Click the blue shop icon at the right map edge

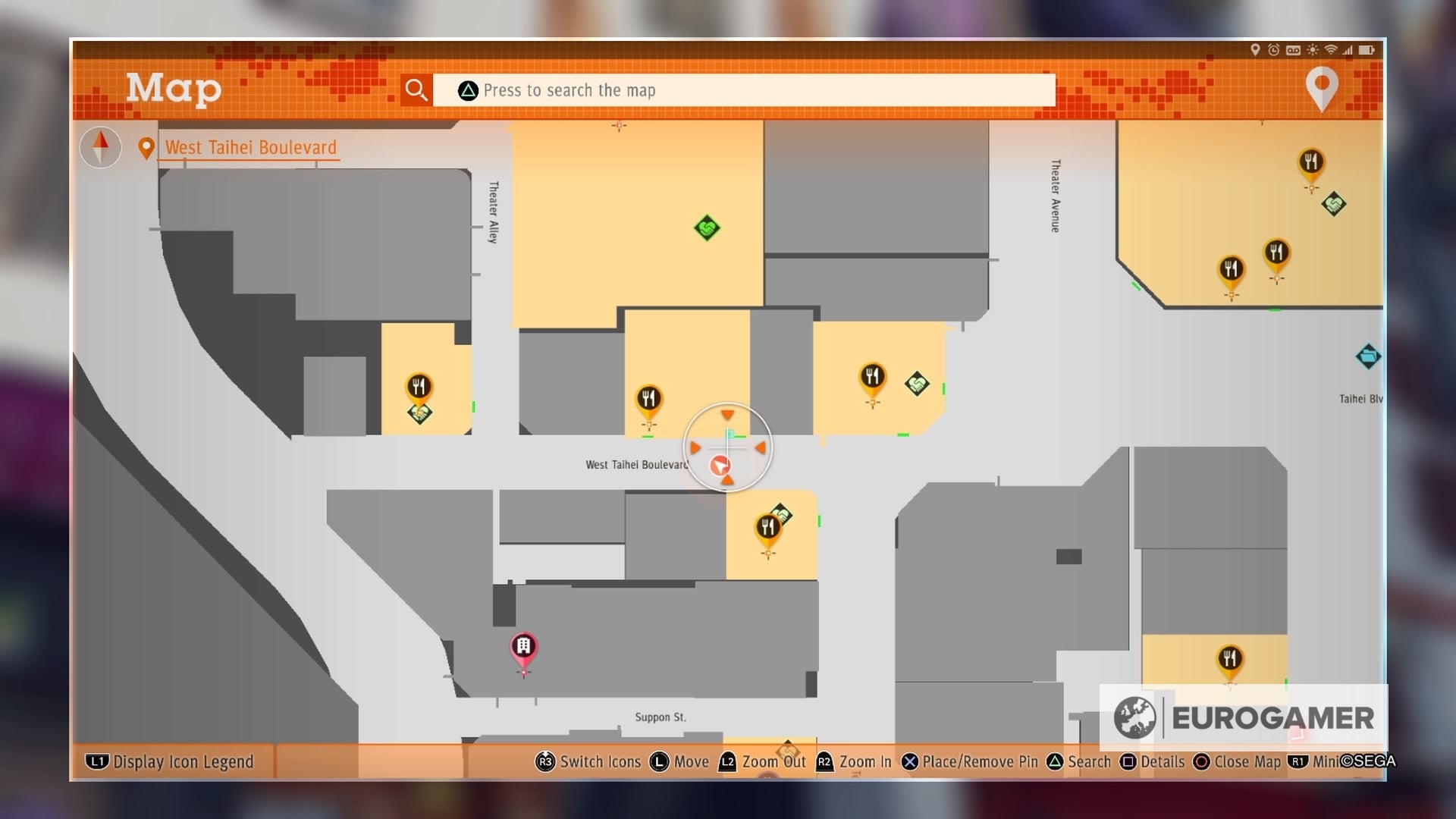pyautogui.click(x=1369, y=357)
